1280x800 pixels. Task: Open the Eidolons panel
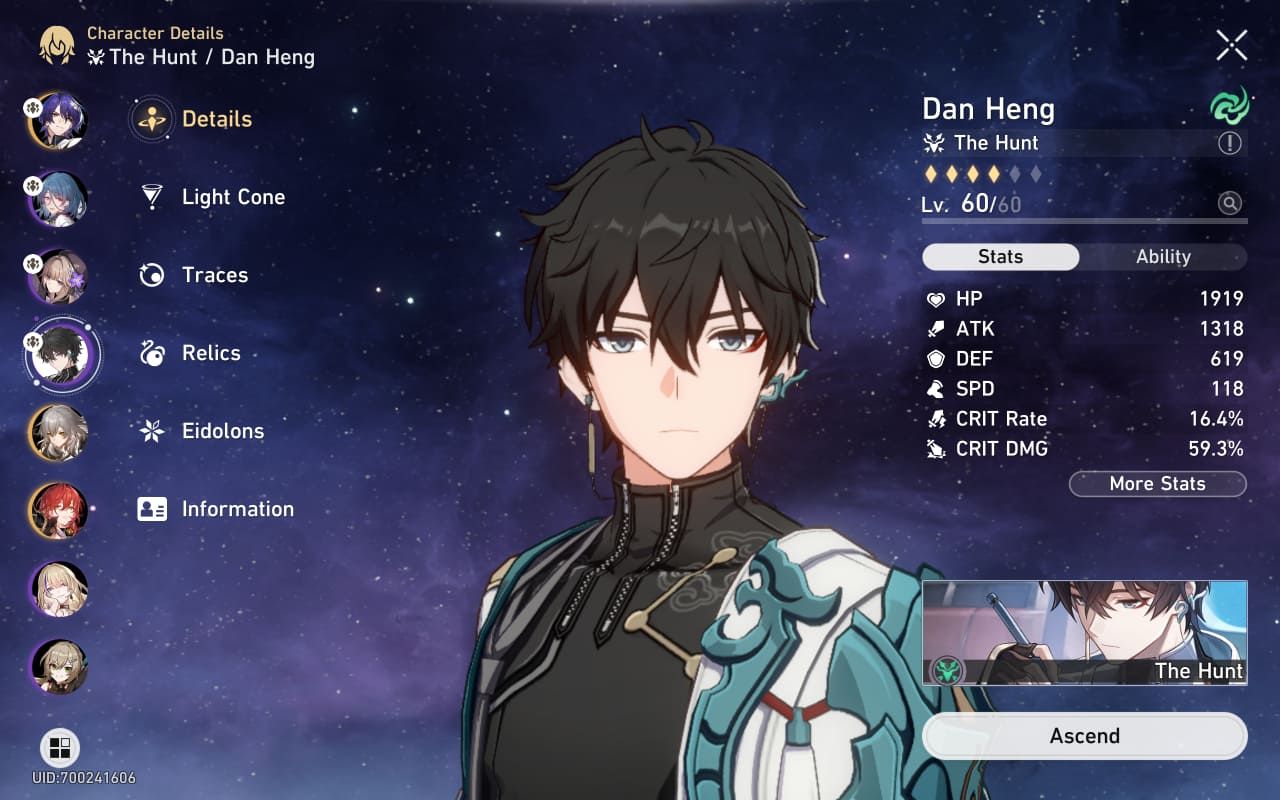(x=222, y=431)
